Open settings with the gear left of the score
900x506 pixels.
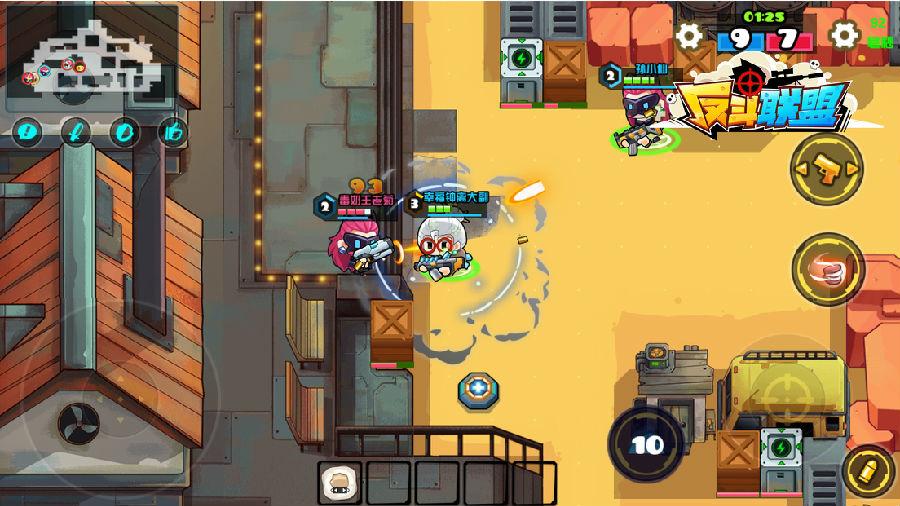pos(689,37)
